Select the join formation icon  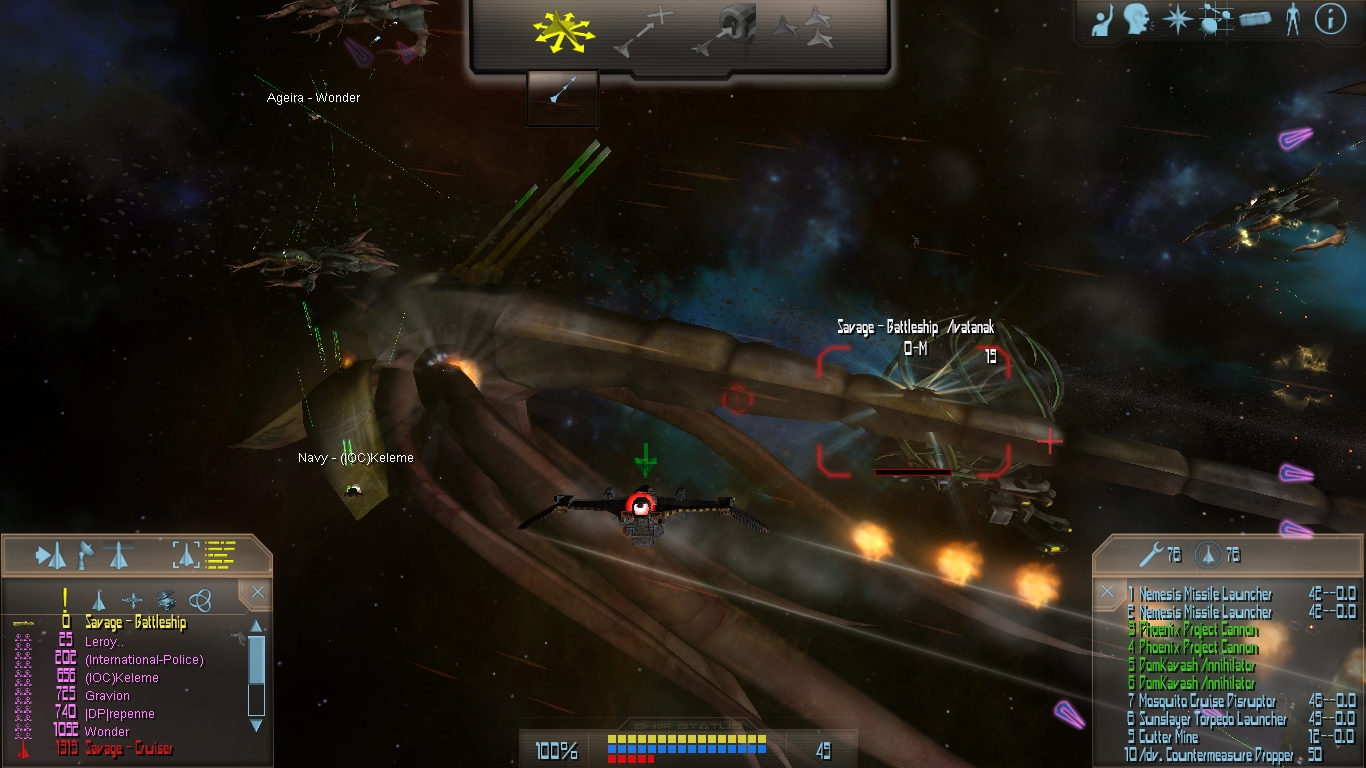click(x=804, y=30)
